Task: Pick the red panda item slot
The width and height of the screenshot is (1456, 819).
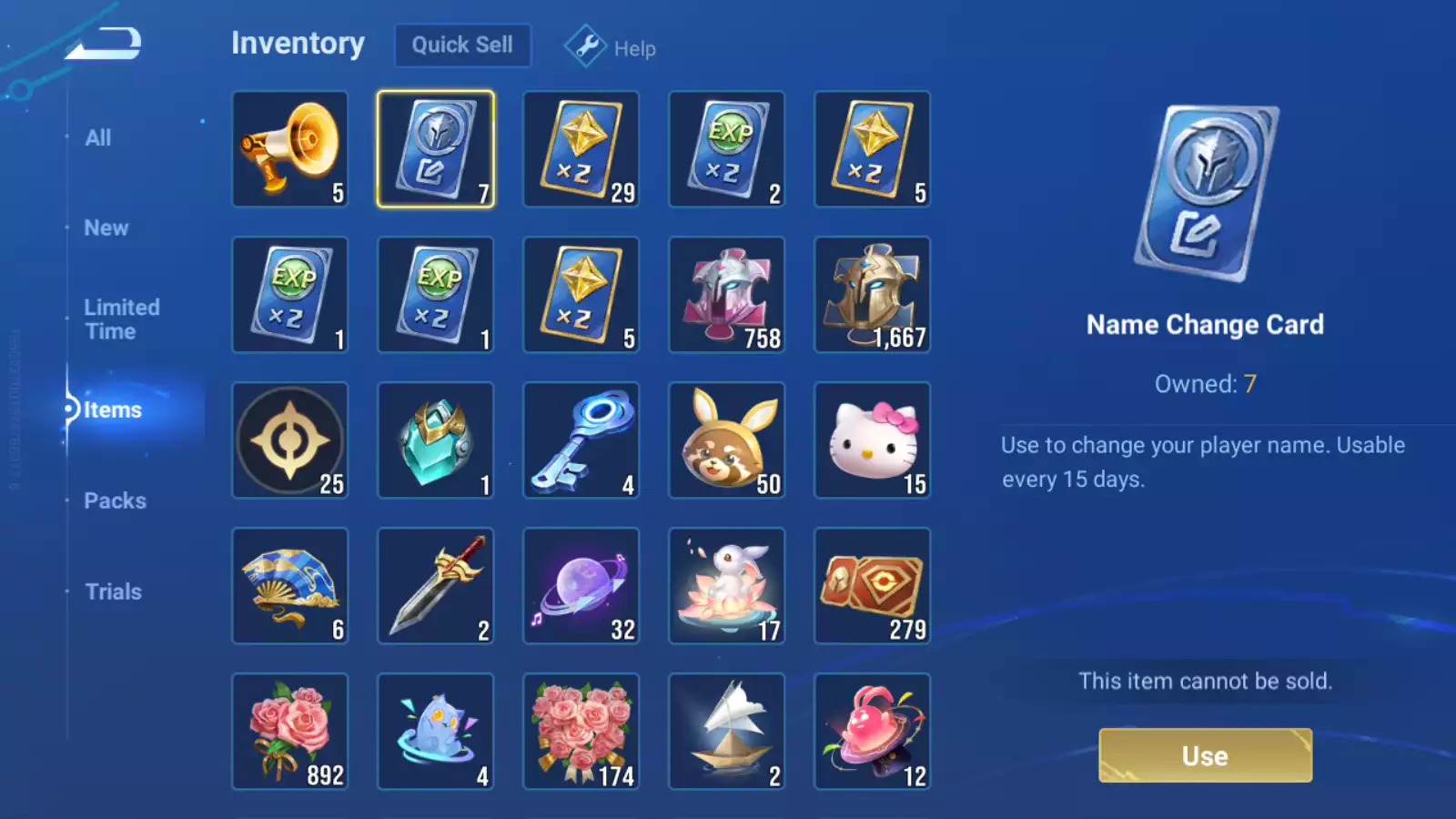Action: 726,440
